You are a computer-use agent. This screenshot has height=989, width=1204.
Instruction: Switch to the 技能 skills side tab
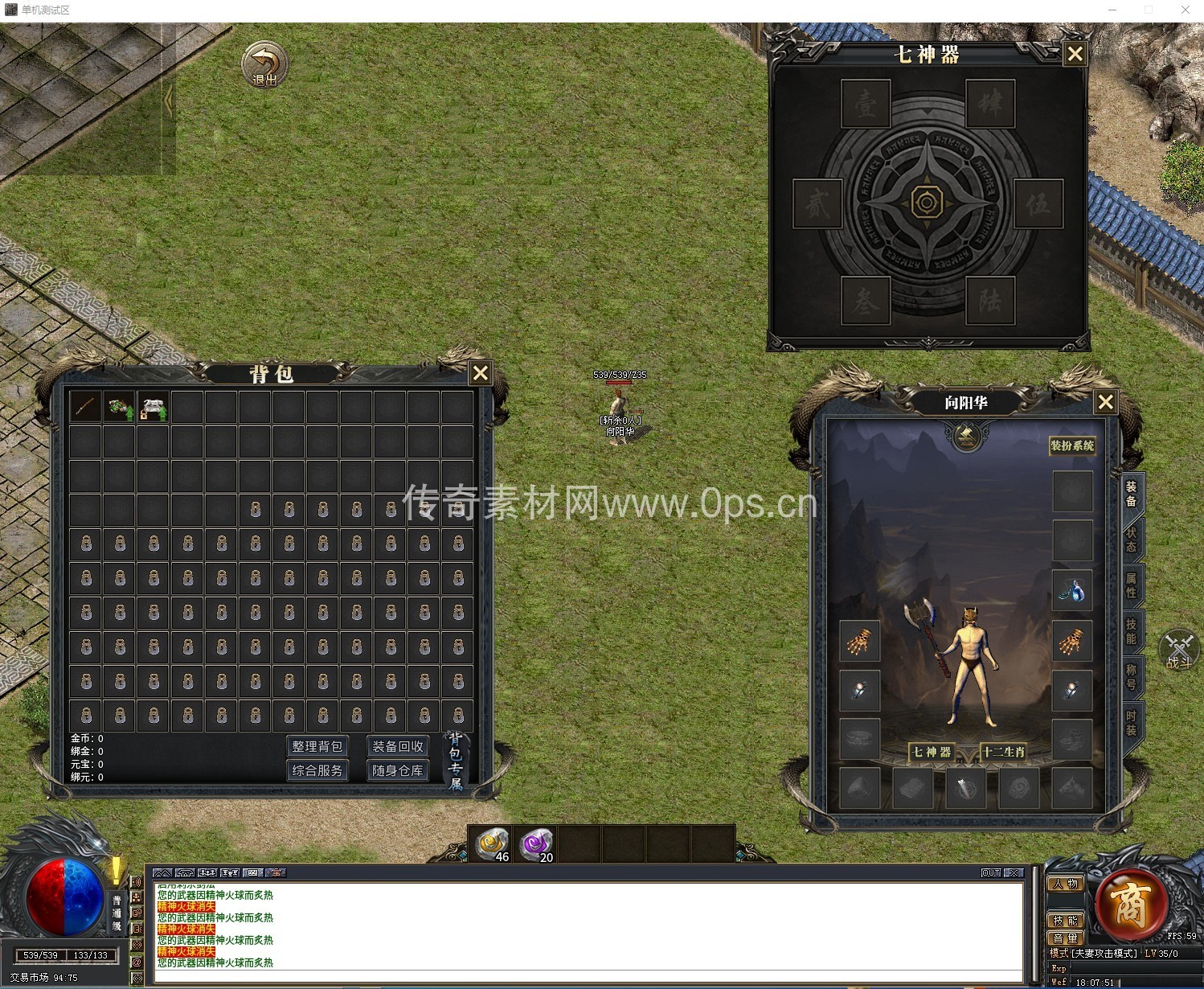point(1132,631)
